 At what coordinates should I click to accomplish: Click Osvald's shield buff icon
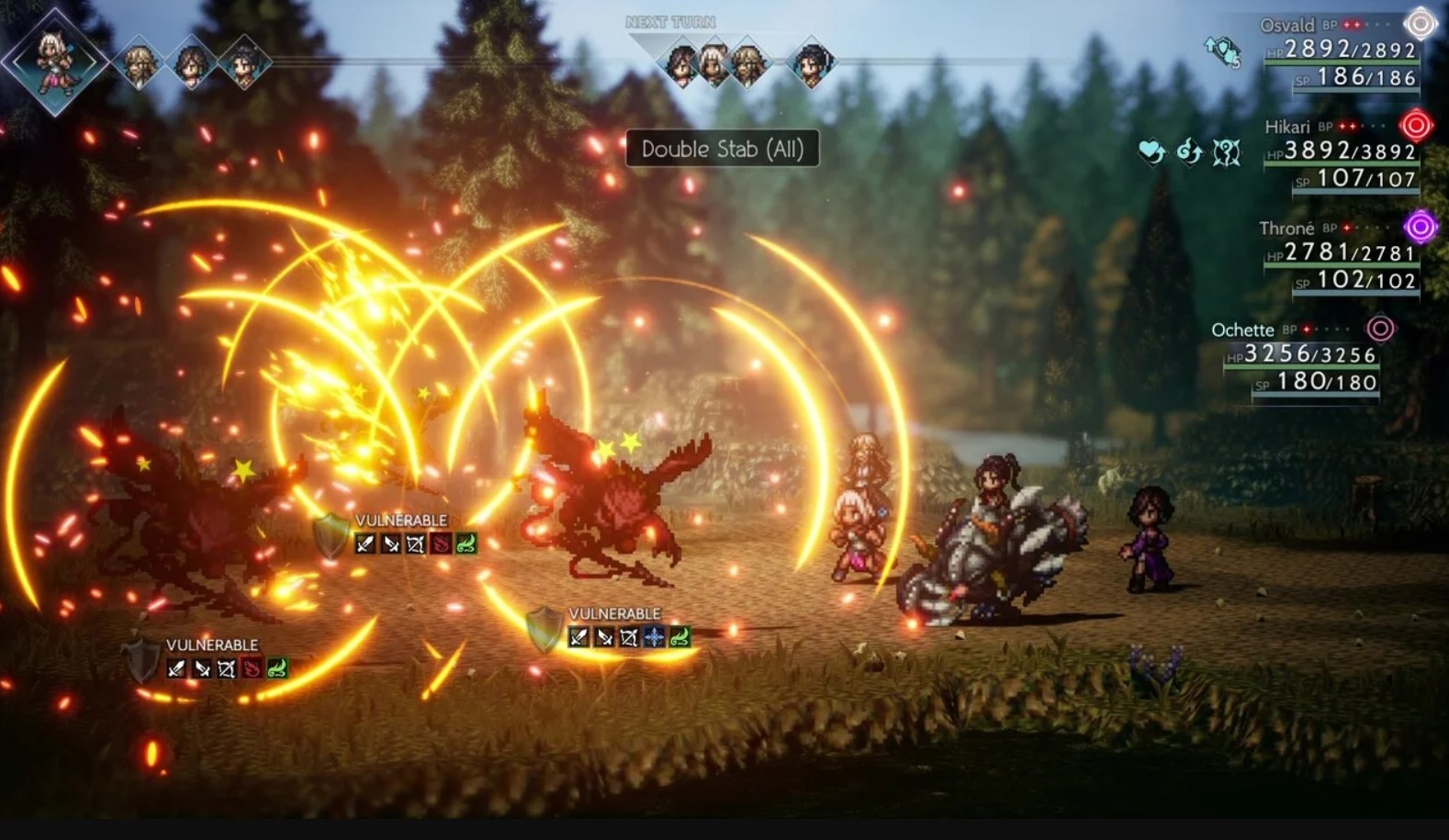coord(1222,51)
